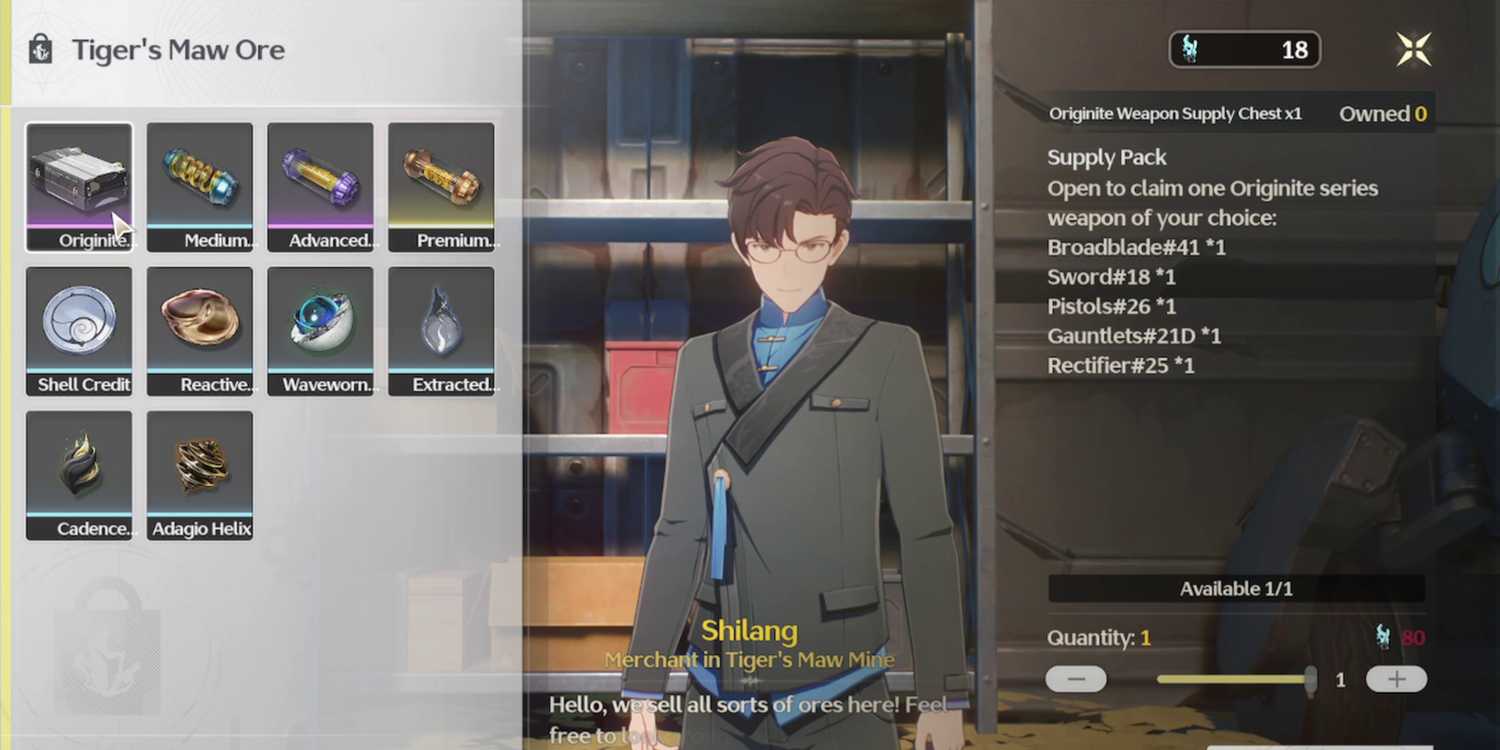This screenshot has width=1500, height=750.
Task: Select the Waveworn item slot
Action: [x=320, y=331]
